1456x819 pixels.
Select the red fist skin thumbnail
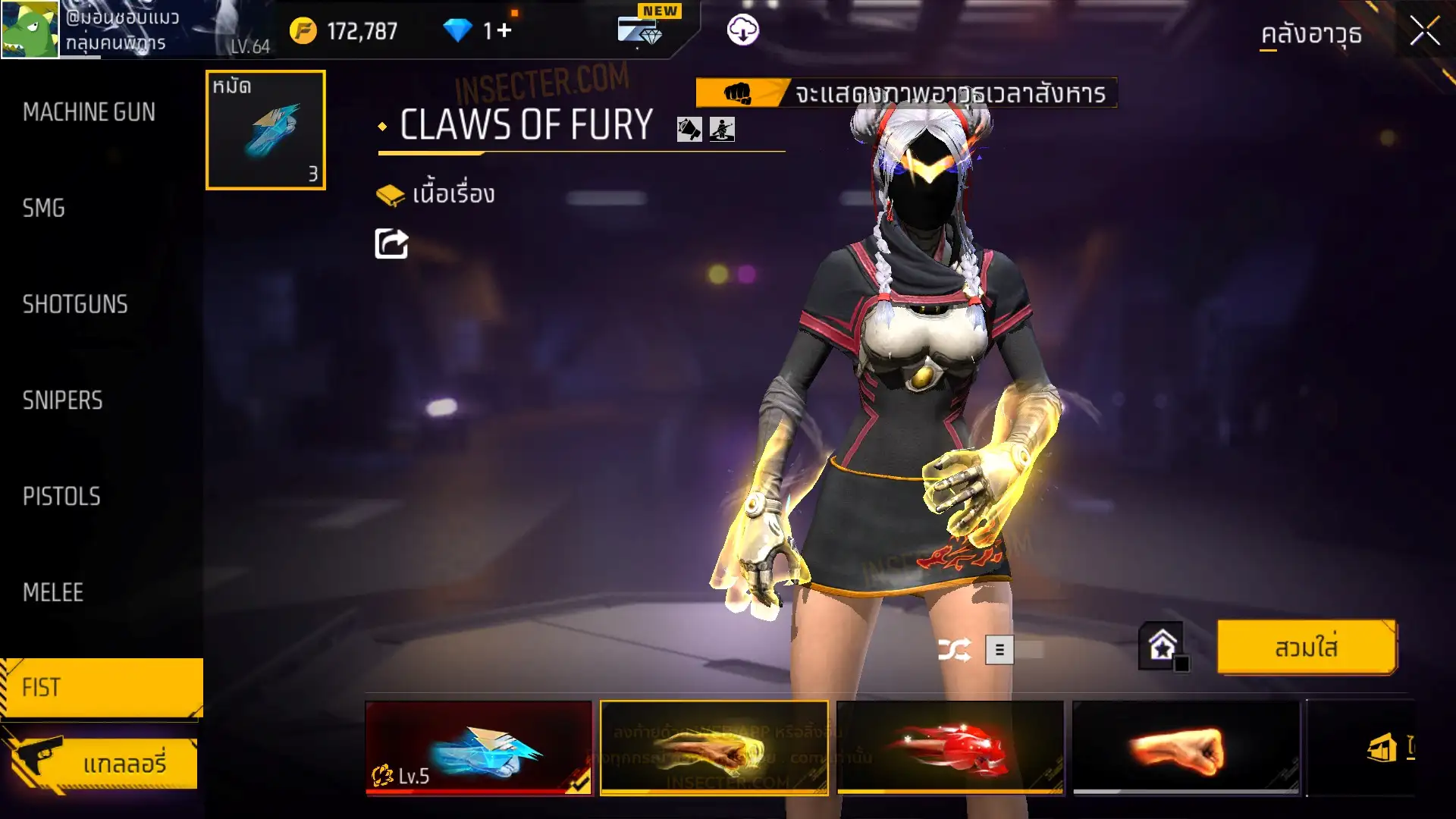(x=950, y=748)
